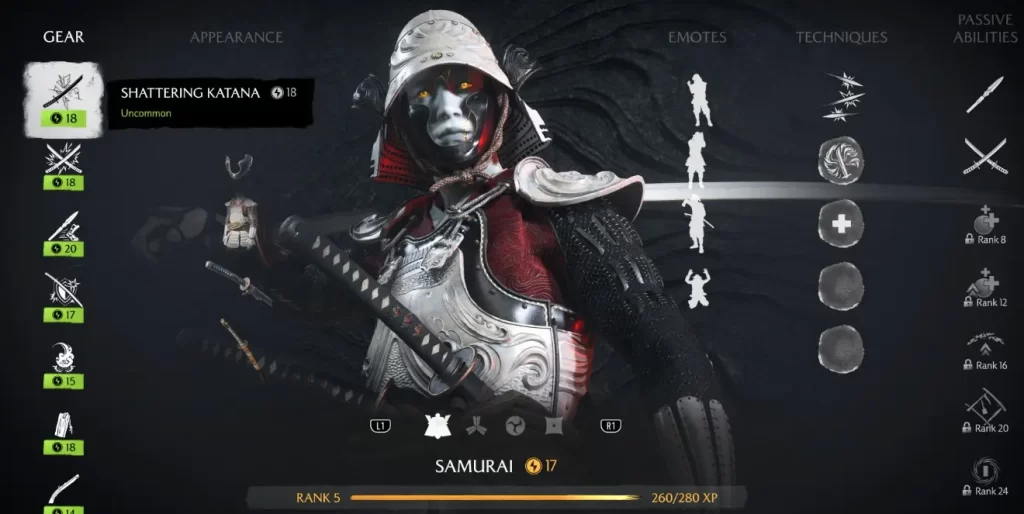The height and width of the screenshot is (514, 1024).
Task: Select the single spear passive ability
Action: click(985, 94)
